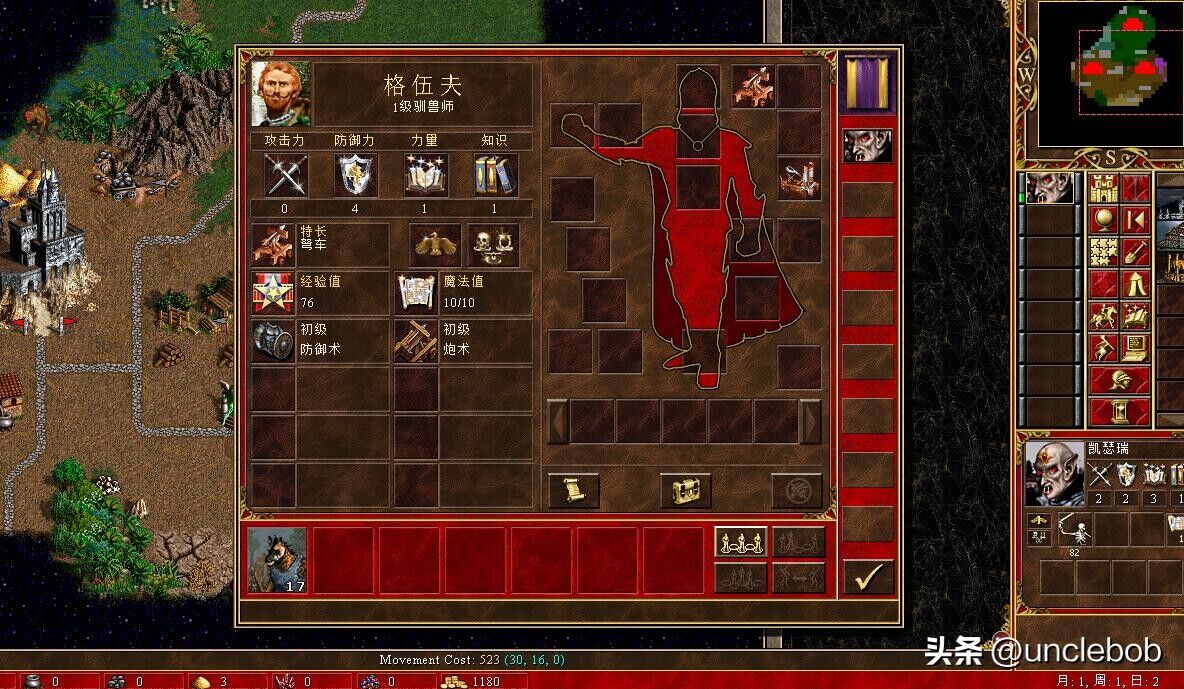Confirm with the checkmark button
Viewport: 1184px width, 689px height.
click(x=867, y=577)
